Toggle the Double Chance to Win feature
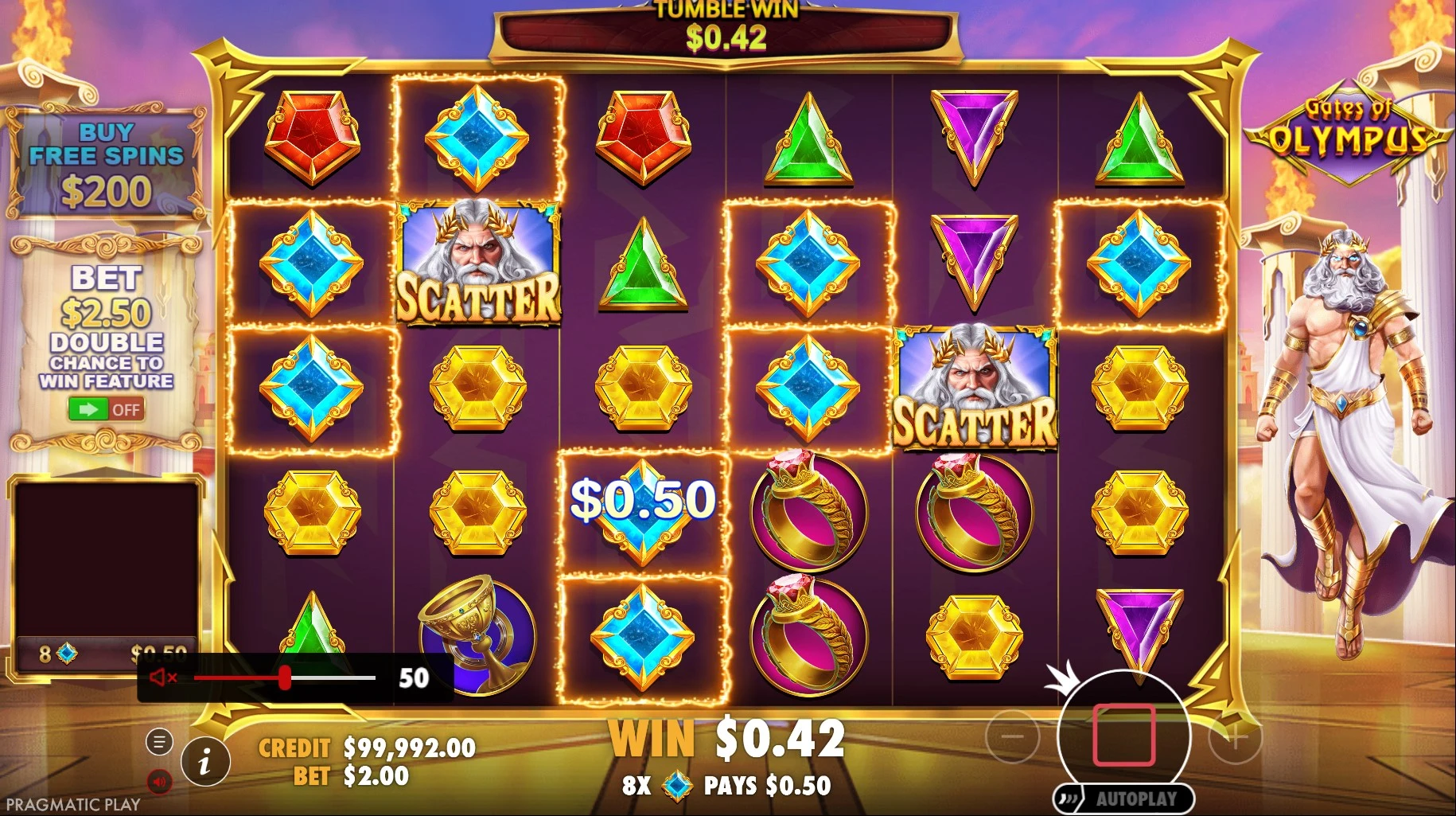The width and height of the screenshot is (1456, 816). click(105, 409)
